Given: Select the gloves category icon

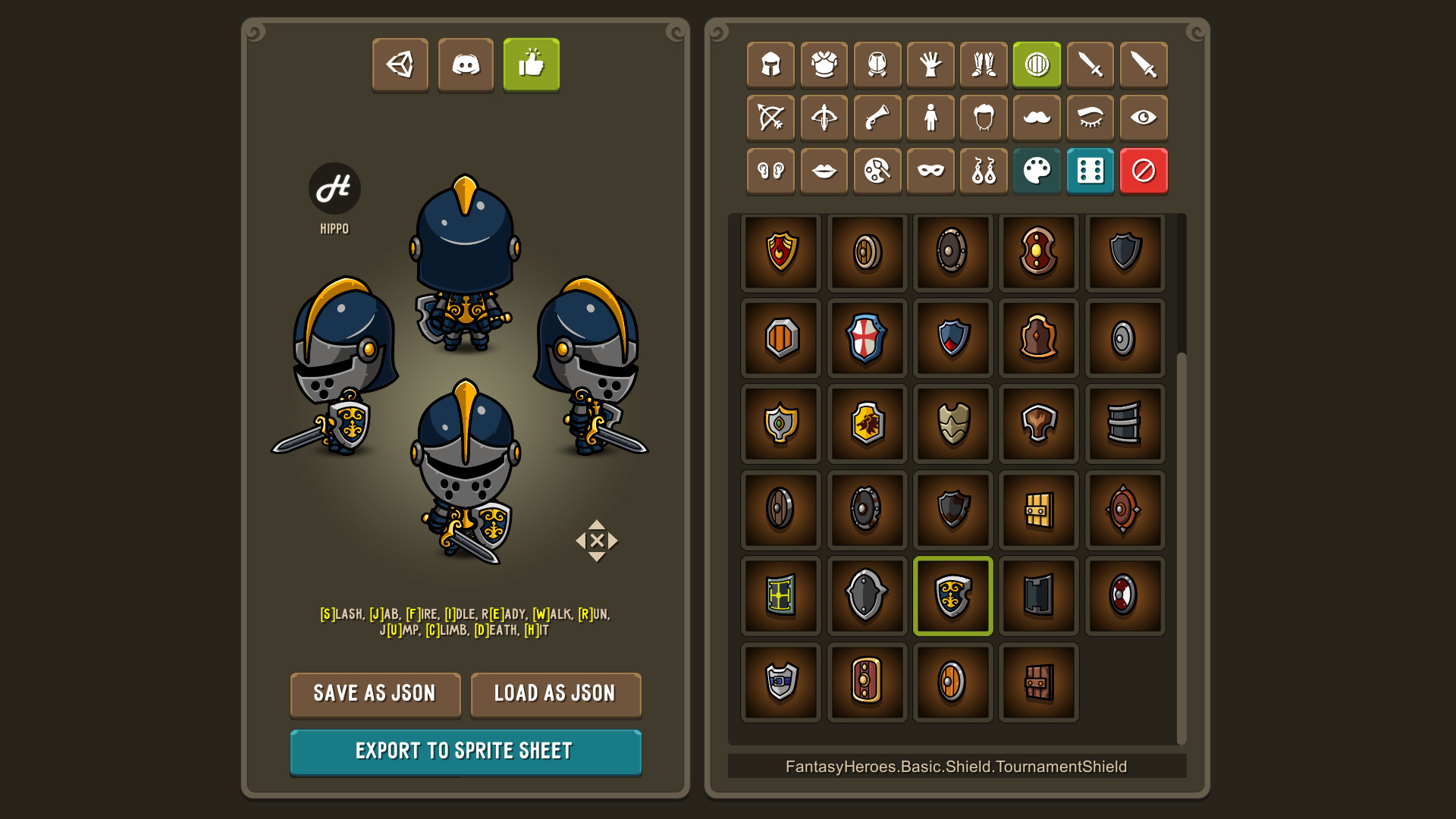Looking at the screenshot, I should (930, 65).
